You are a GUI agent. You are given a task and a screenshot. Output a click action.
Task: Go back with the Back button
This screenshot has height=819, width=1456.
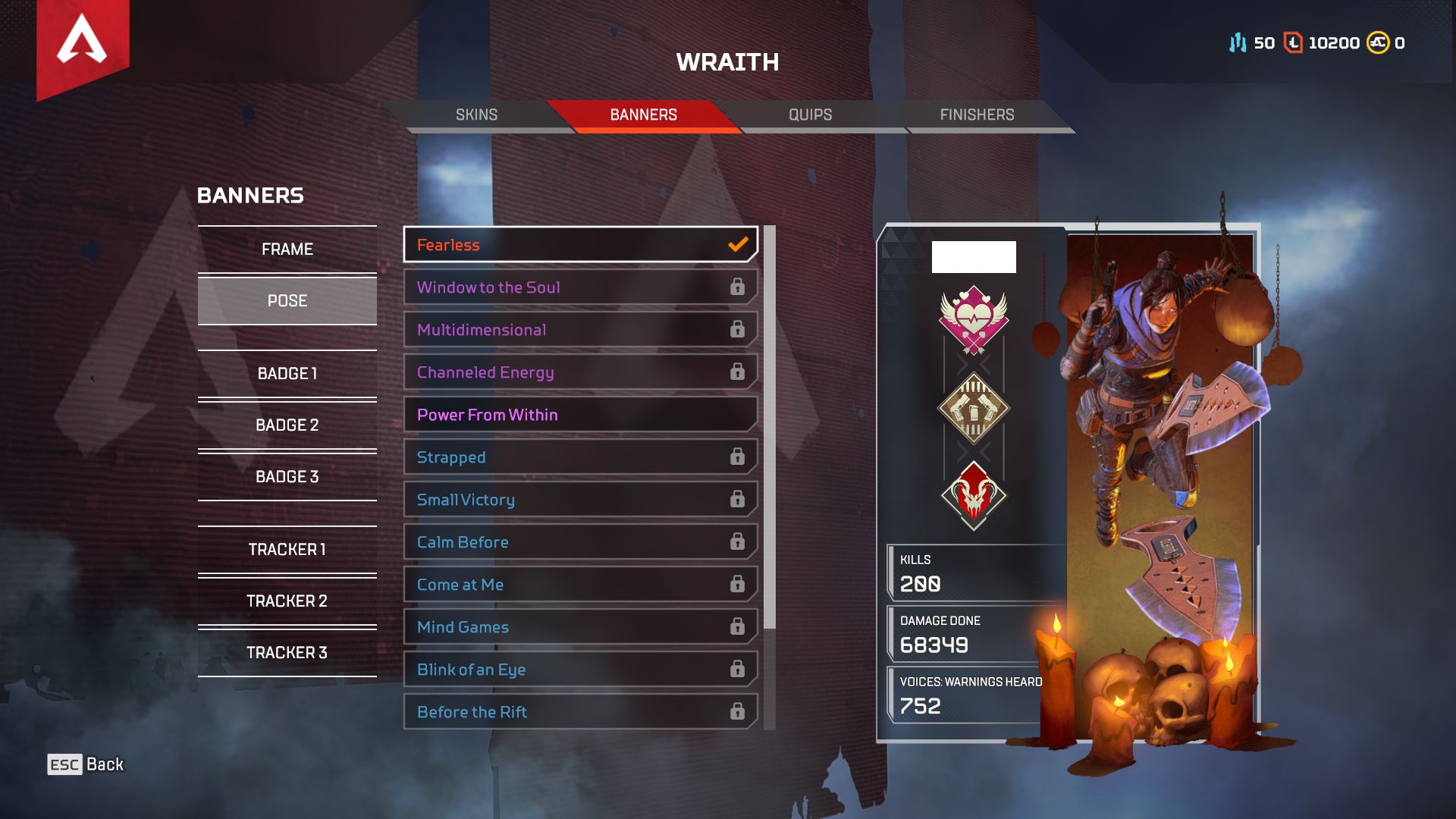(x=86, y=764)
